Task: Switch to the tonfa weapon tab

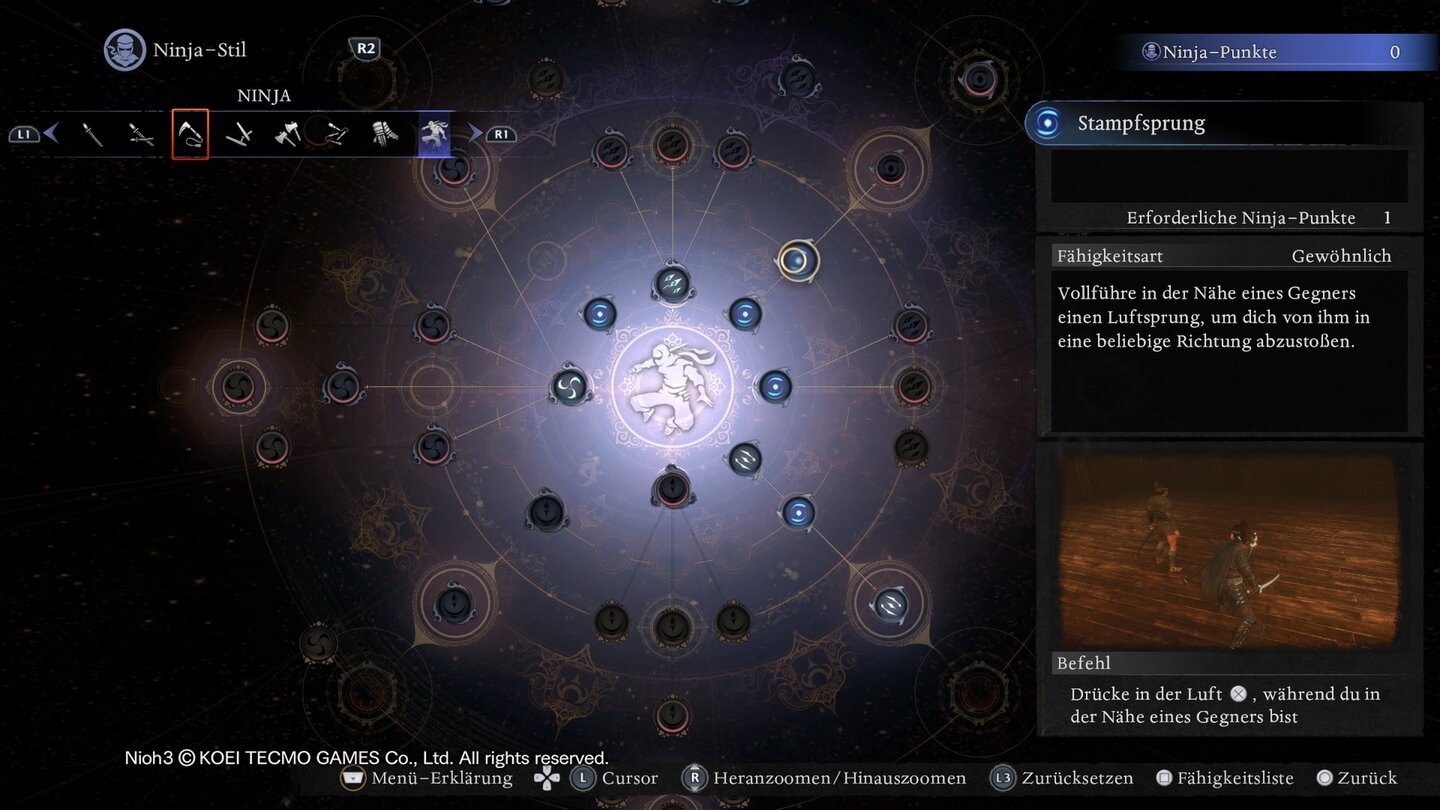Action: click(x=239, y=134)
